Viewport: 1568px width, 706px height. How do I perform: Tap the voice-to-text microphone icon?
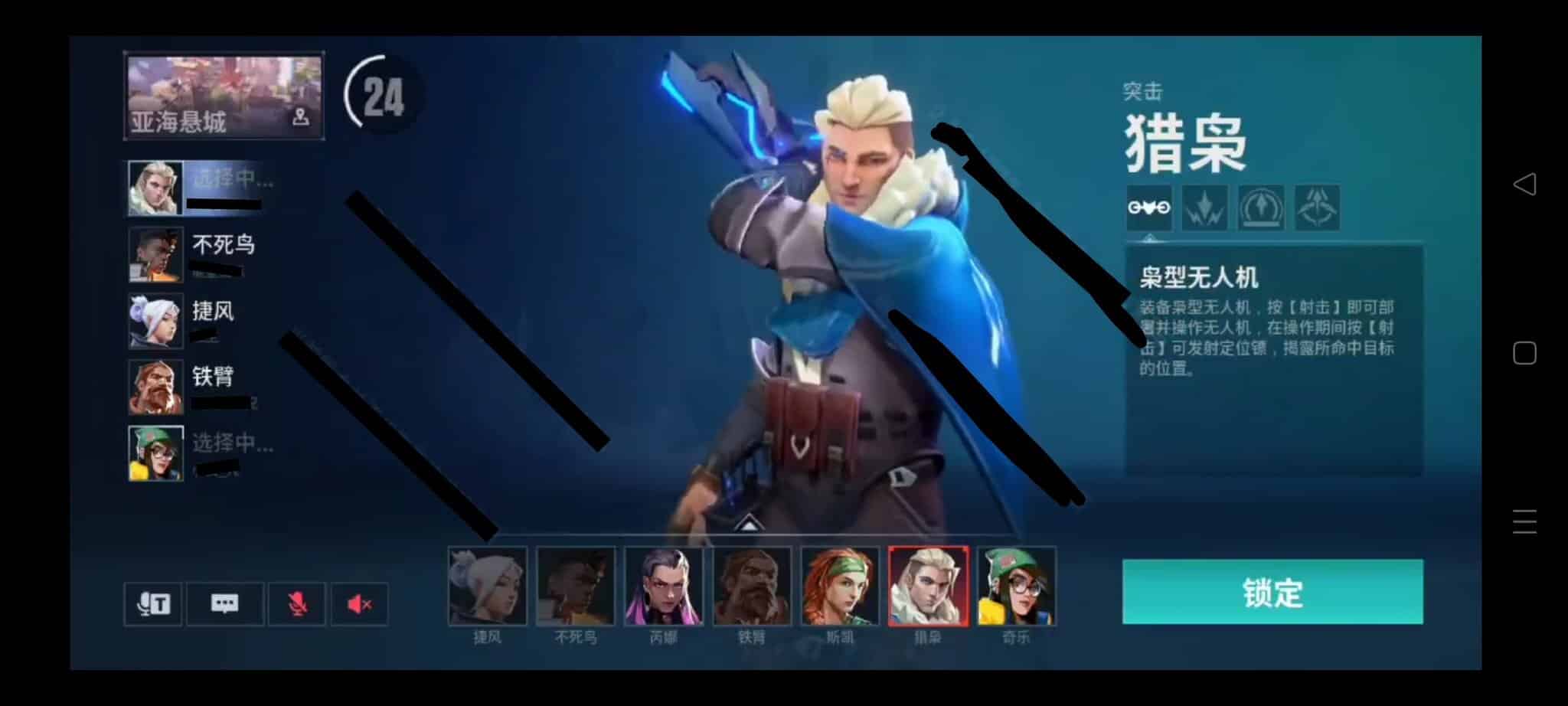(x=152, y=603)
